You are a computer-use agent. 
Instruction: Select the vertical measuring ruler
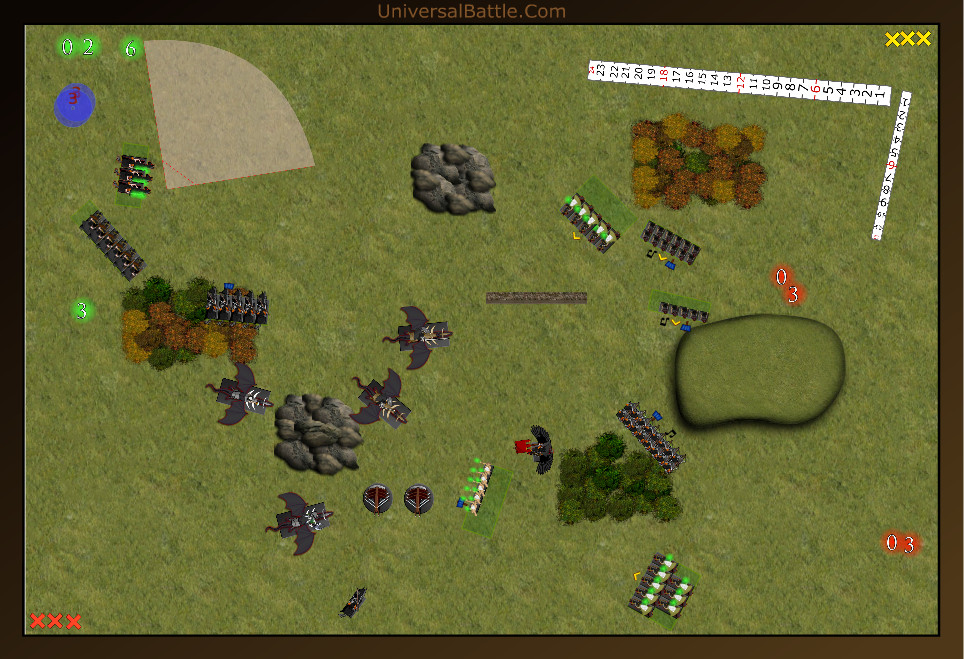[x=891, y=166]
